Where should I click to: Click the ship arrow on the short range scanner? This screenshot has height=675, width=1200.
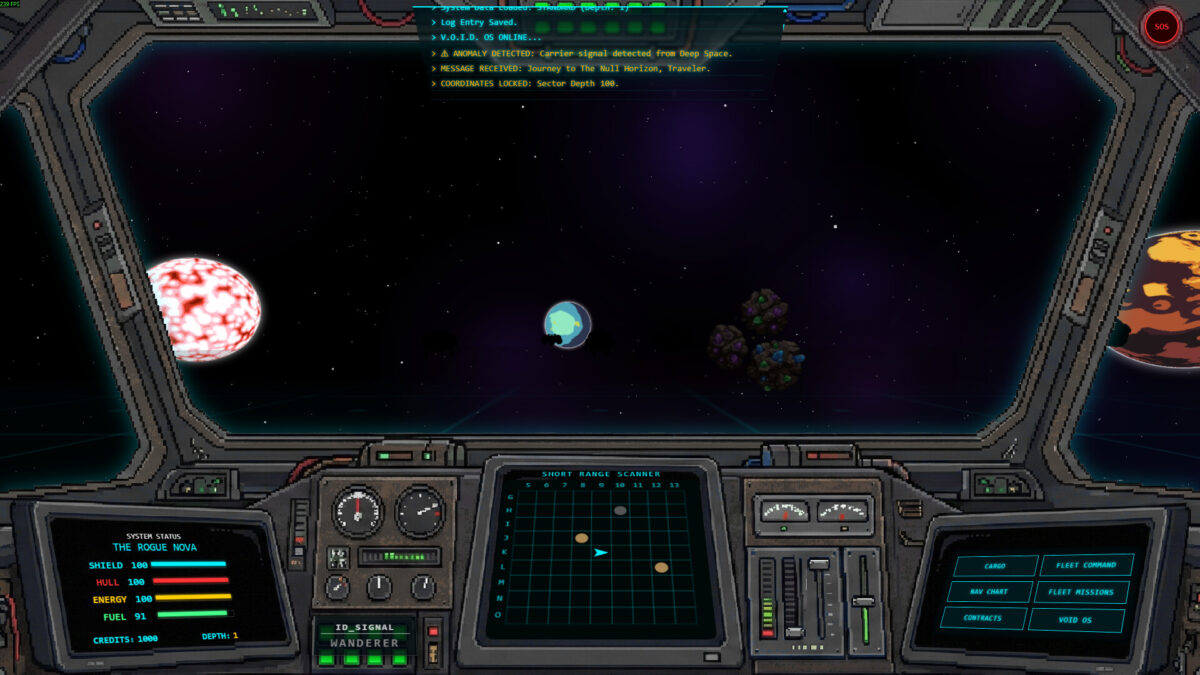600,552
